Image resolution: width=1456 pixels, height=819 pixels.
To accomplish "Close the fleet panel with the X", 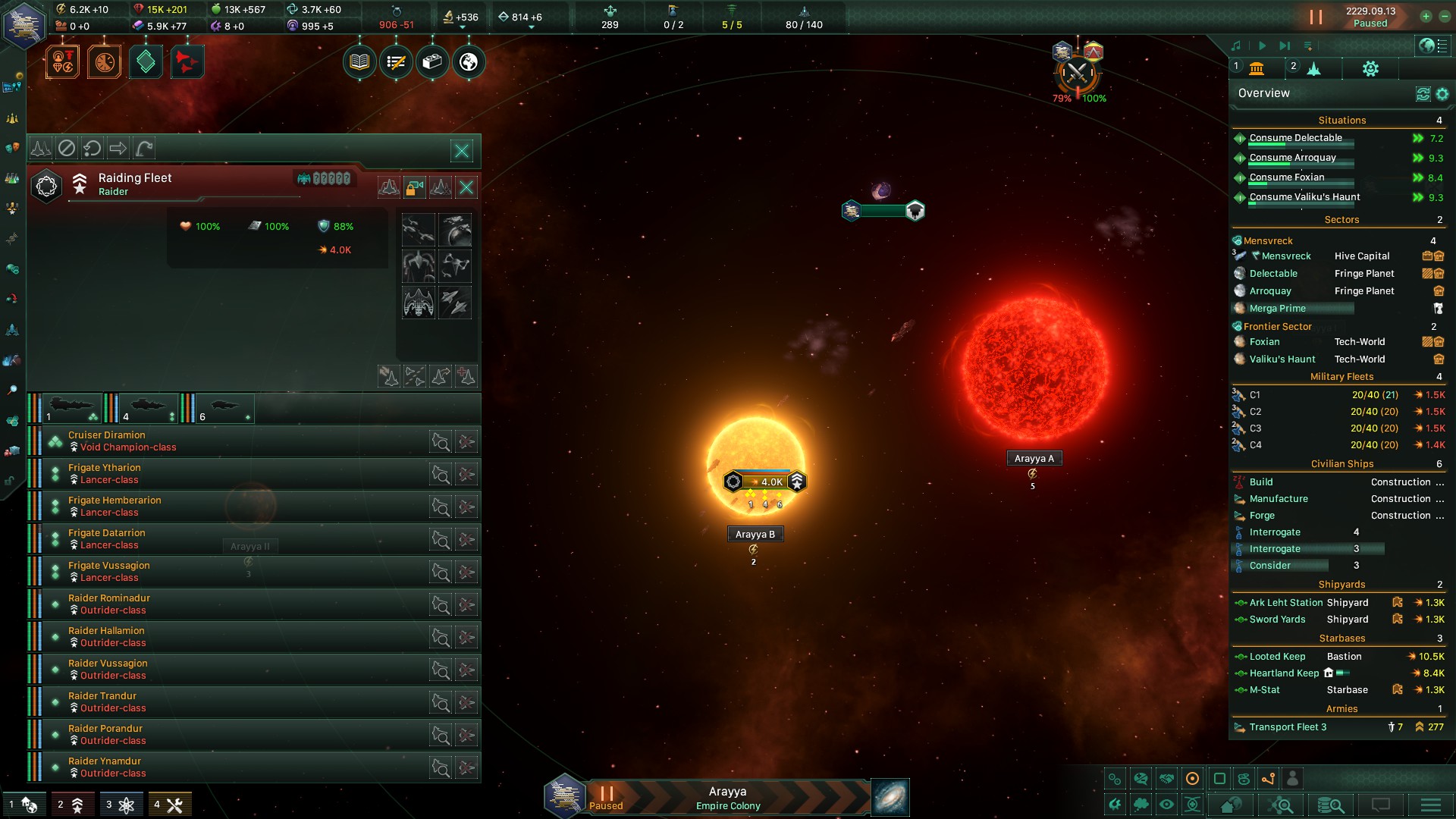I will [x=462, y=150].
